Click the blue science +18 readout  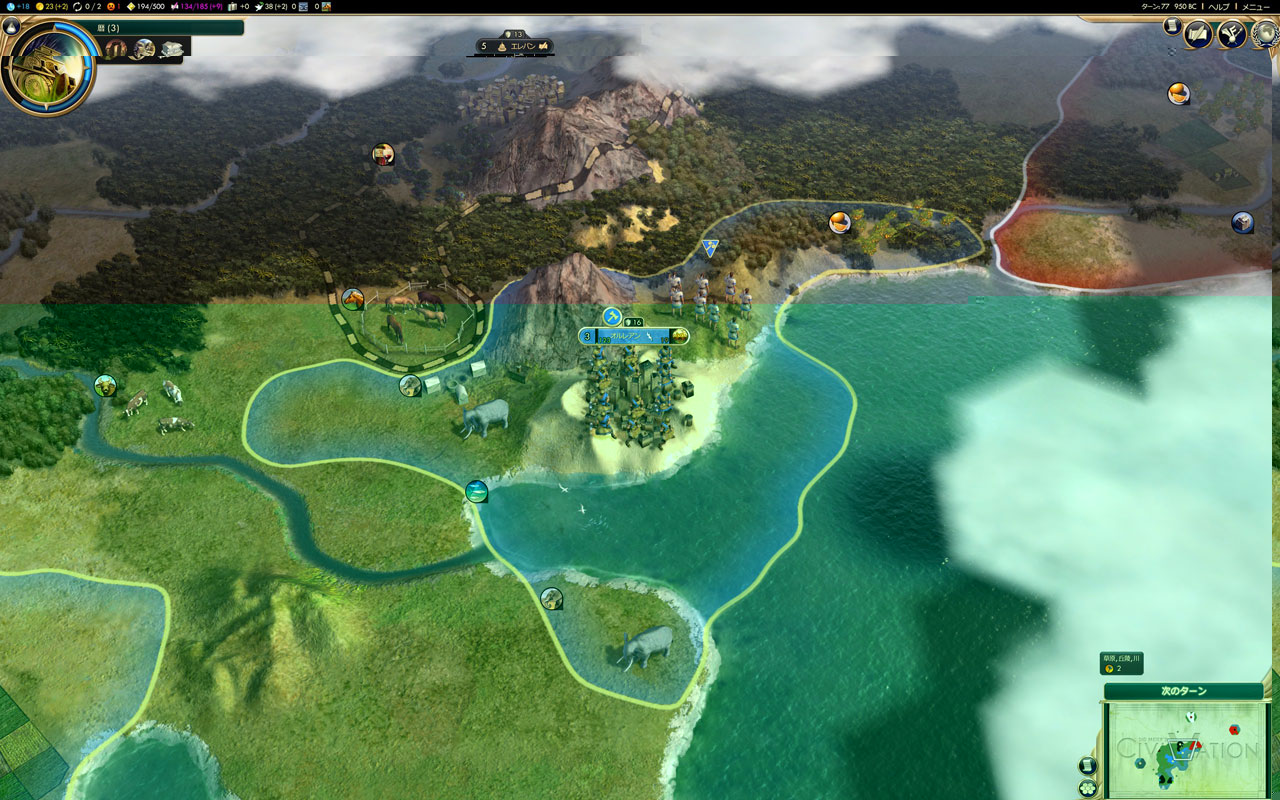tap(17, 6)
